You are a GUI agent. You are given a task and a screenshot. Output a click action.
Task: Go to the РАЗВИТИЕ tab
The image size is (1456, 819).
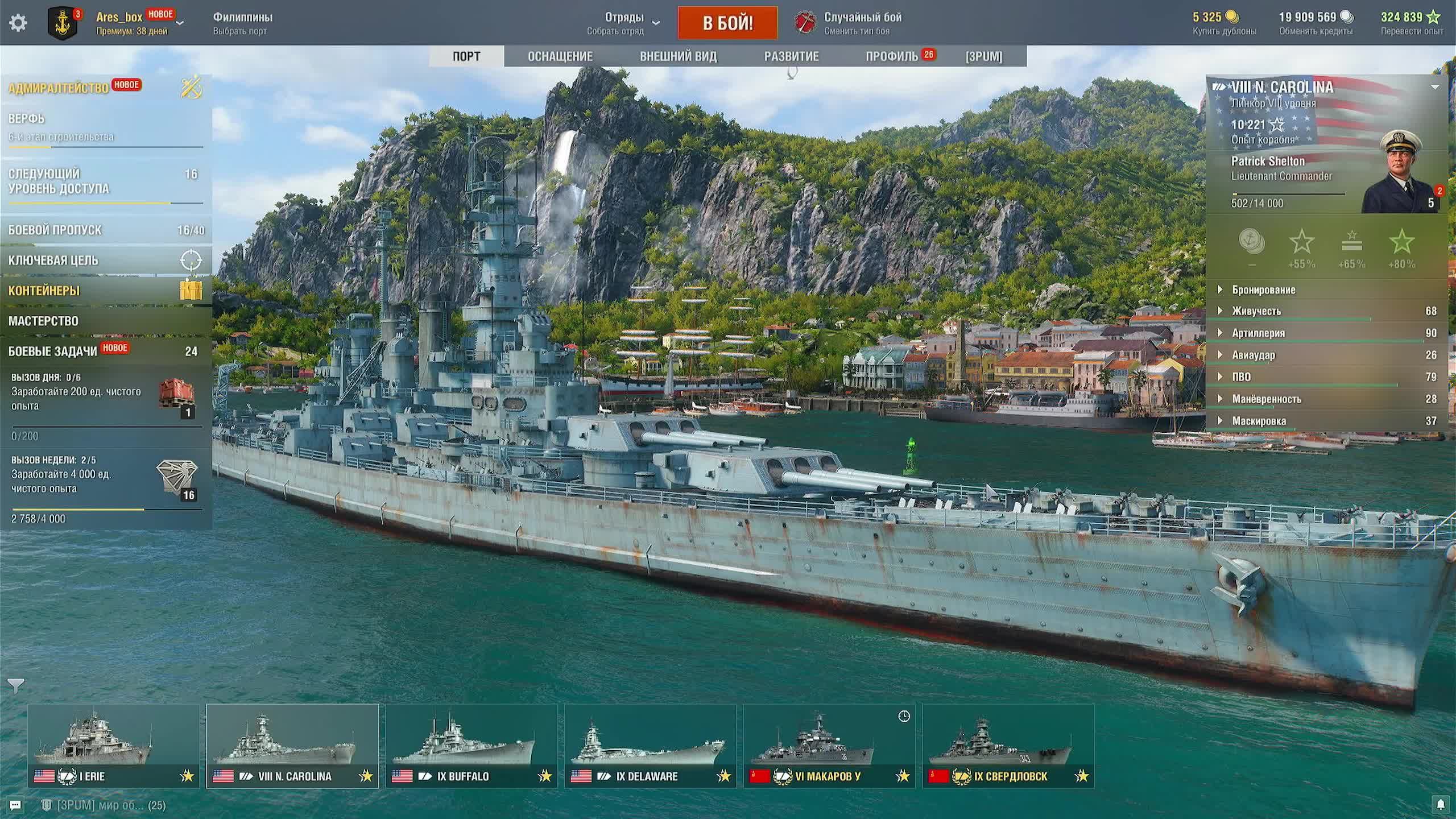791,56
